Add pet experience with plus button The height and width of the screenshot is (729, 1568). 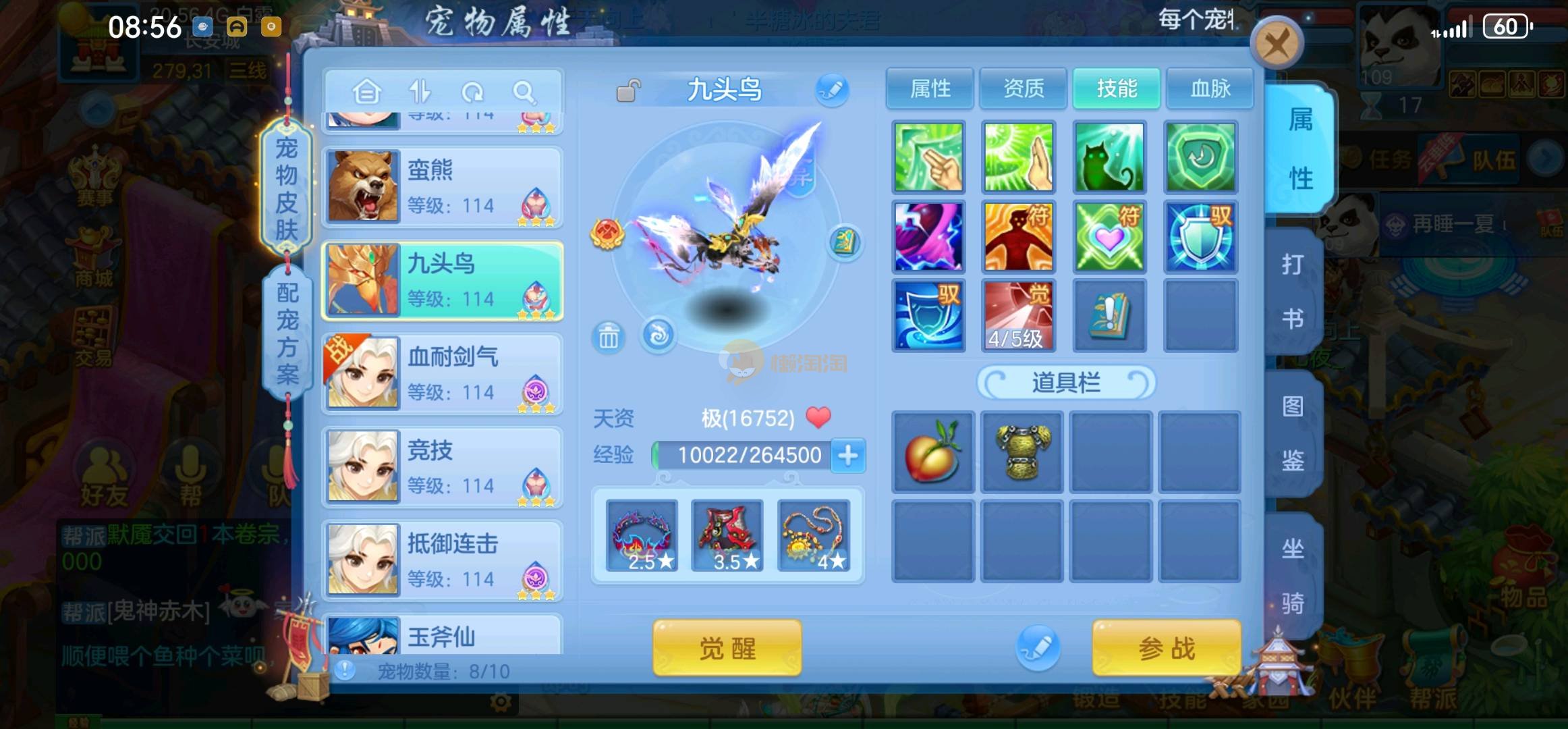(848, 456)
